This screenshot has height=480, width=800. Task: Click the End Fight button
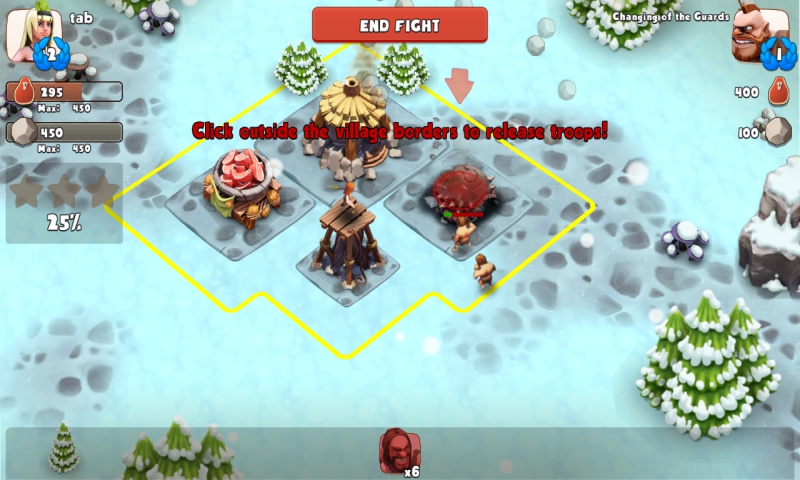point(399,25)
